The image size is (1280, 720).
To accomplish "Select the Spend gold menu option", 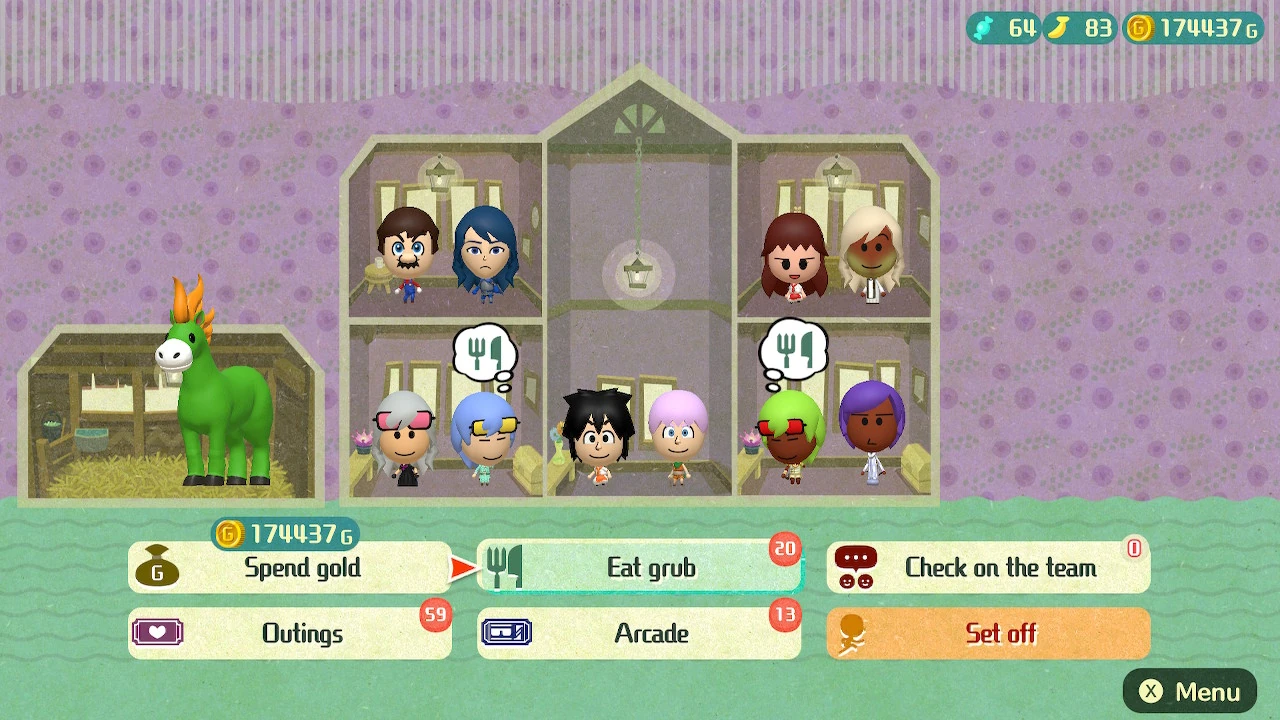I will (290, 566).
